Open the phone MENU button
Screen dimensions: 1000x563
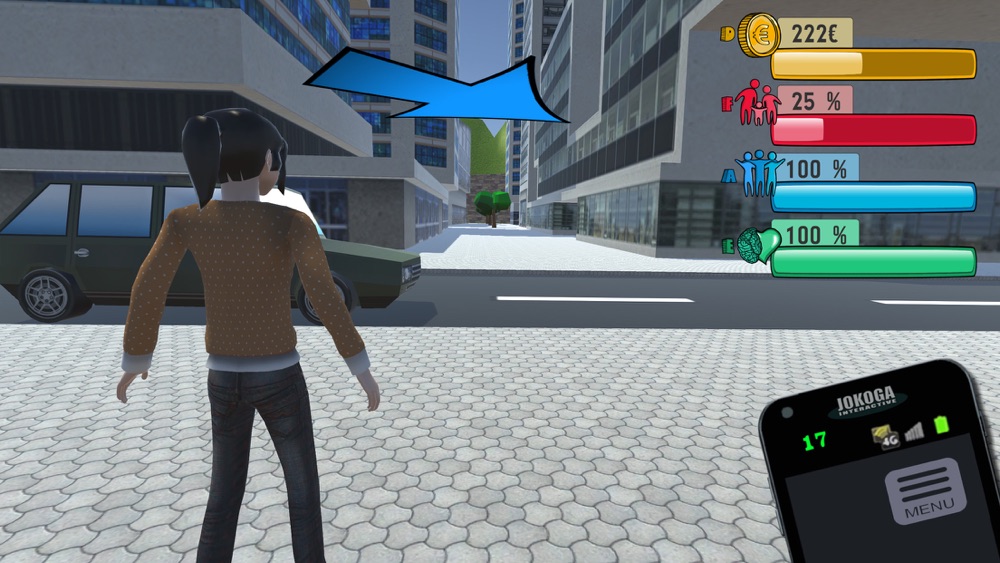coord(925,491)
